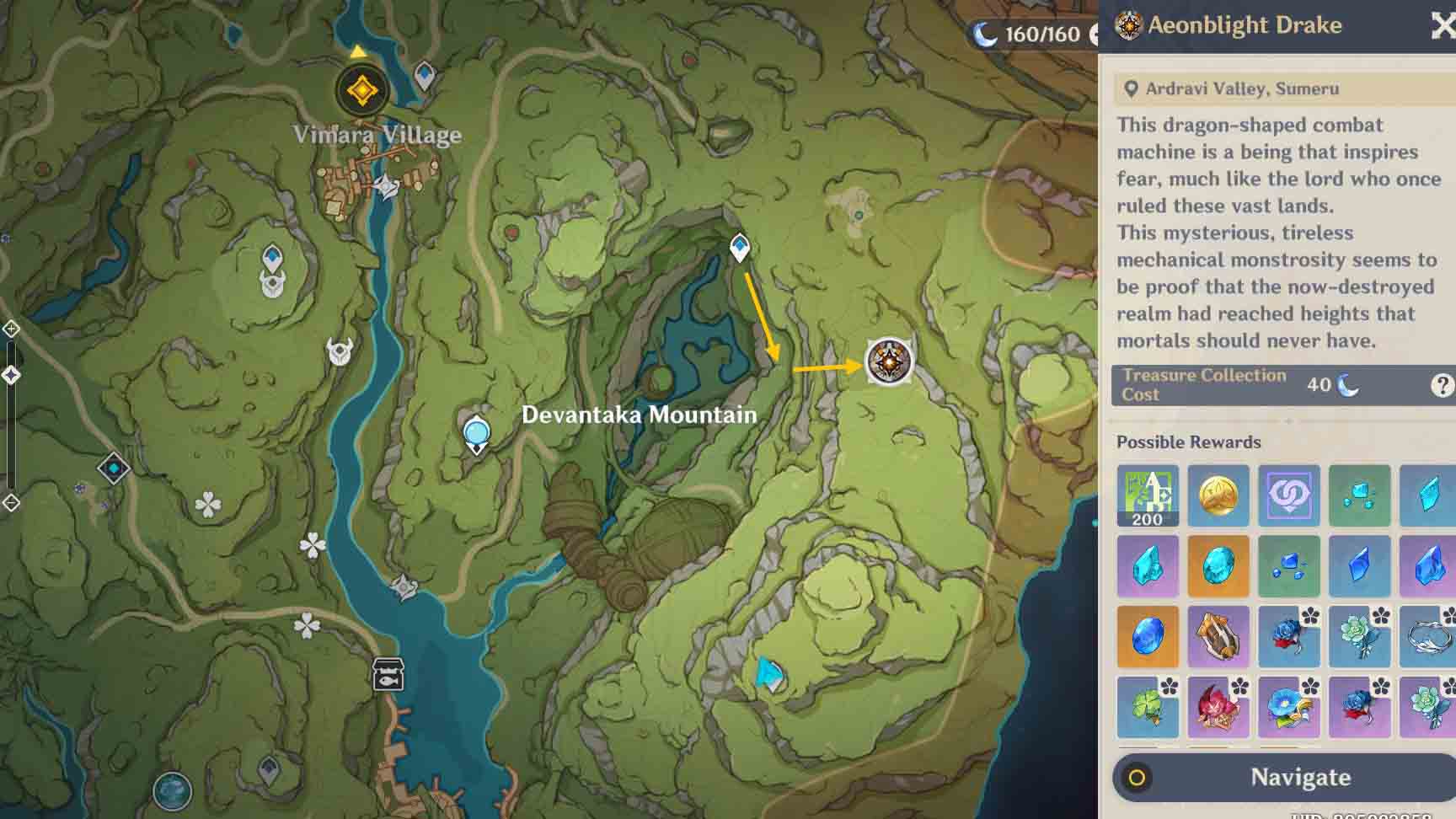
Task: Click the Companionship EXP reward icon
Action: 1289,496
